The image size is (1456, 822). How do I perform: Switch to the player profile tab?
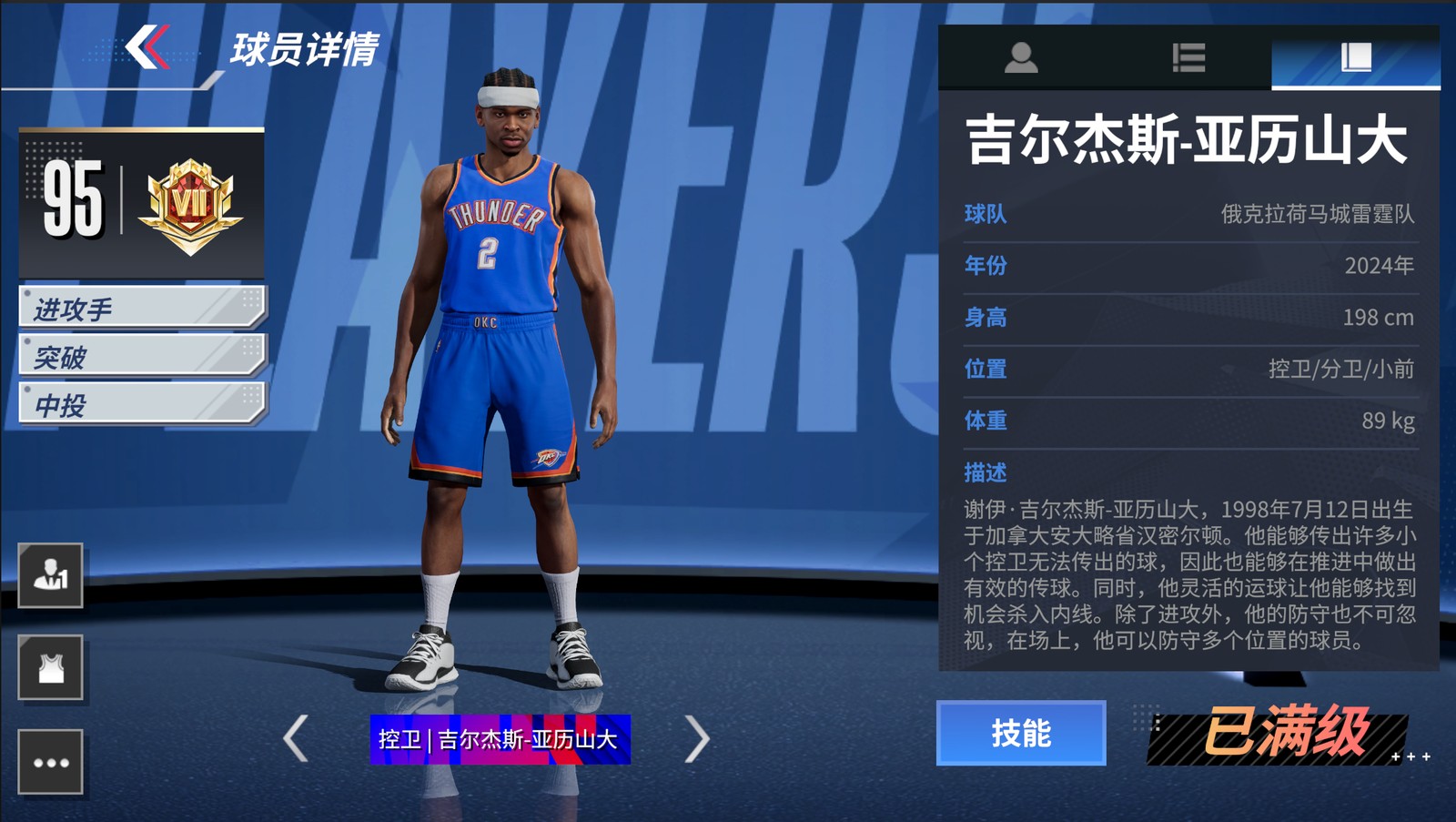(x=1021, y=58)
